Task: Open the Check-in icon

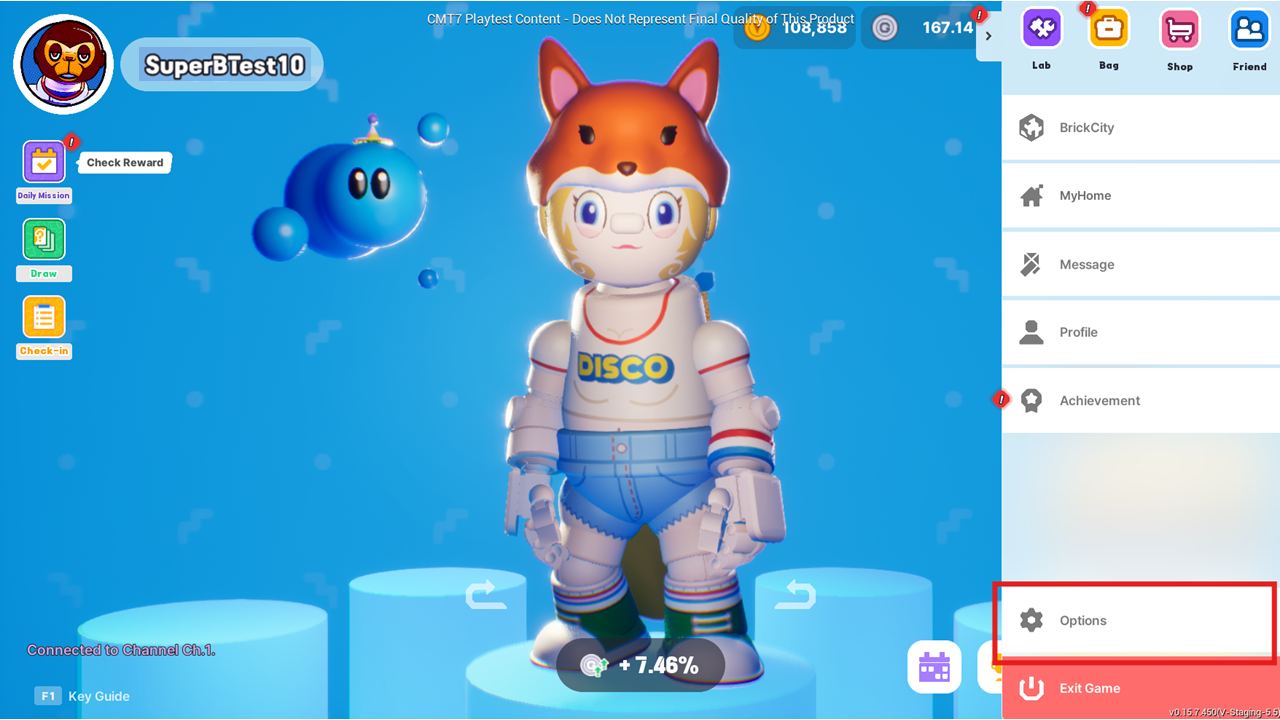Action: 44,318
